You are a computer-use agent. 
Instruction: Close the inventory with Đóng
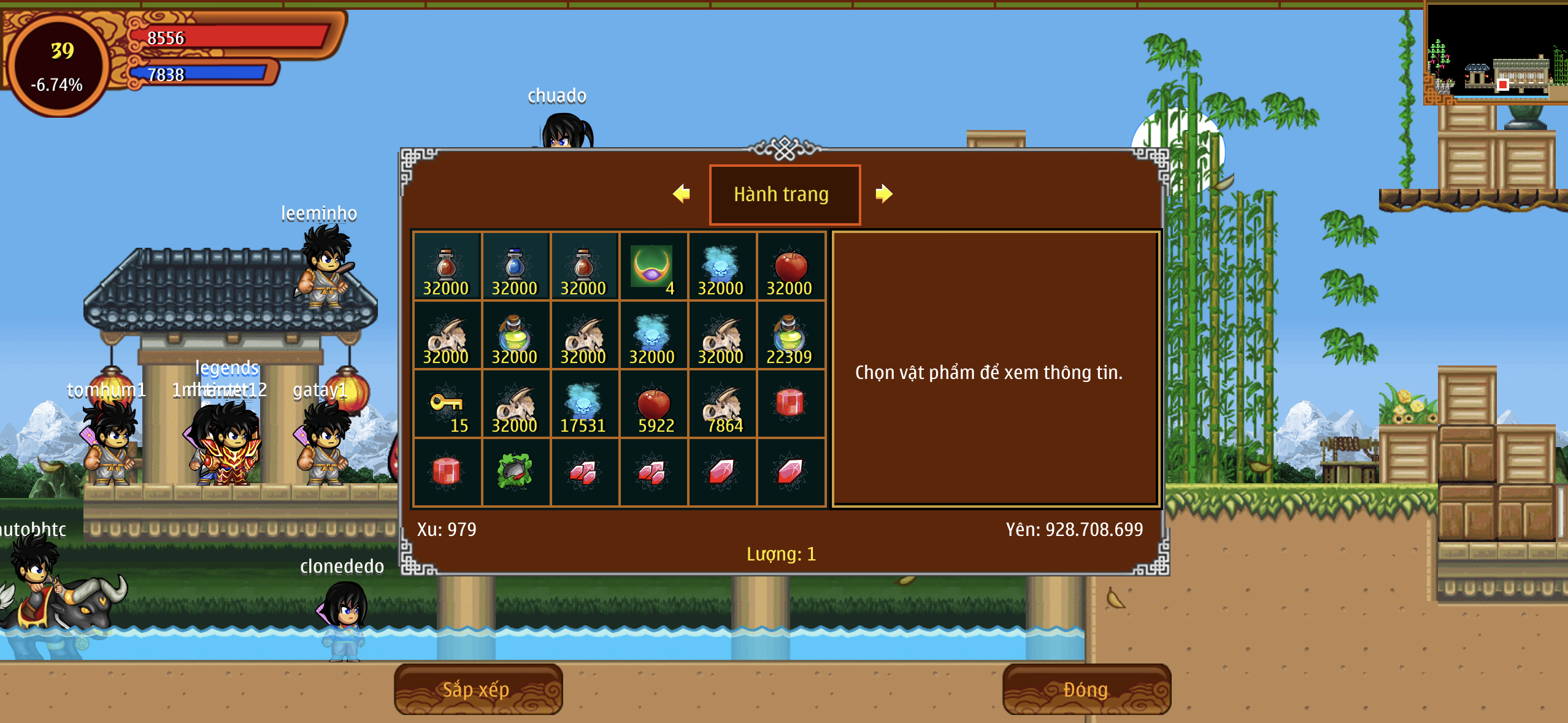[x=1086, y=689]
